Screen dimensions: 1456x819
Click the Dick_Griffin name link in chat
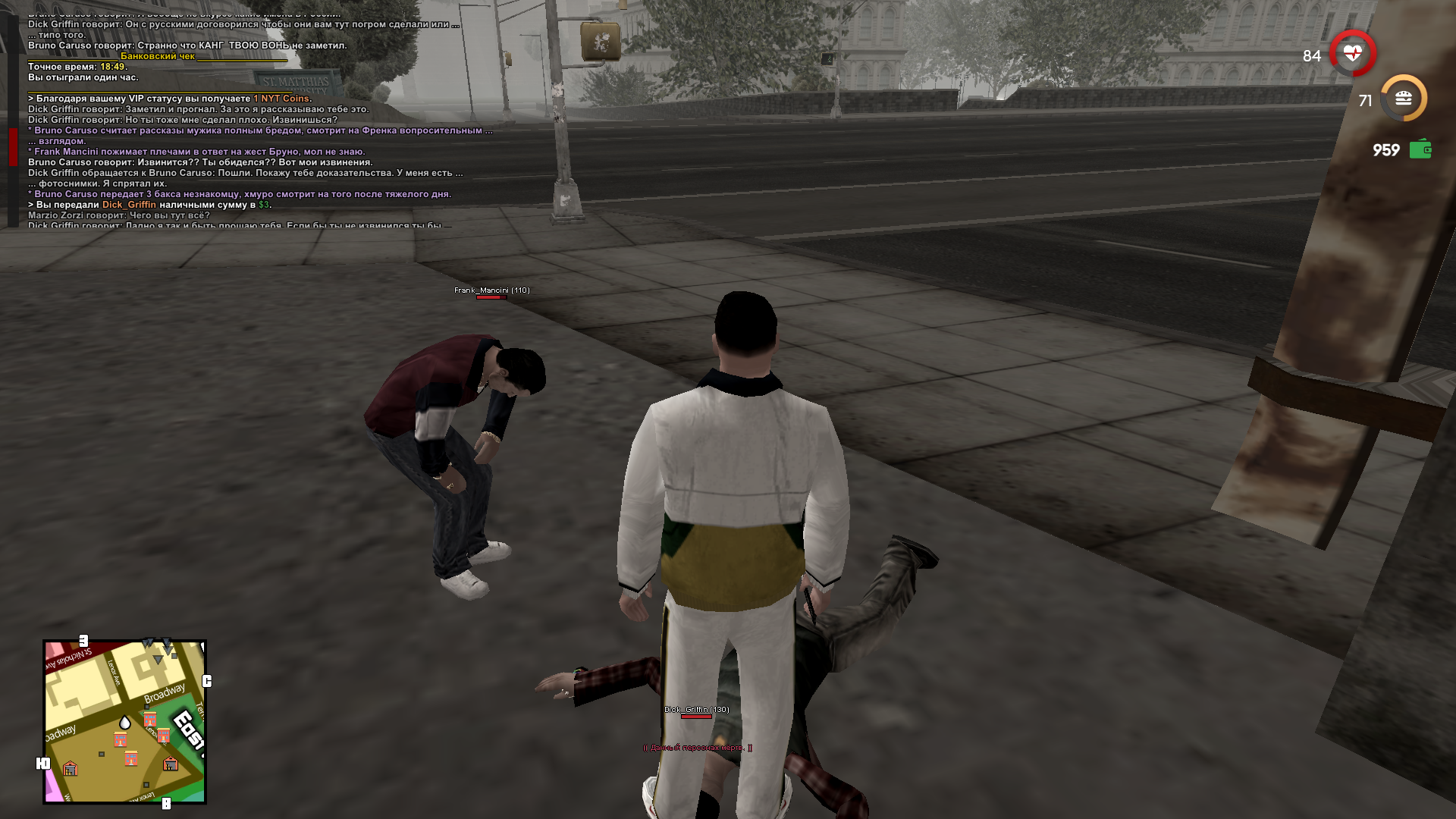pos(129,205)
